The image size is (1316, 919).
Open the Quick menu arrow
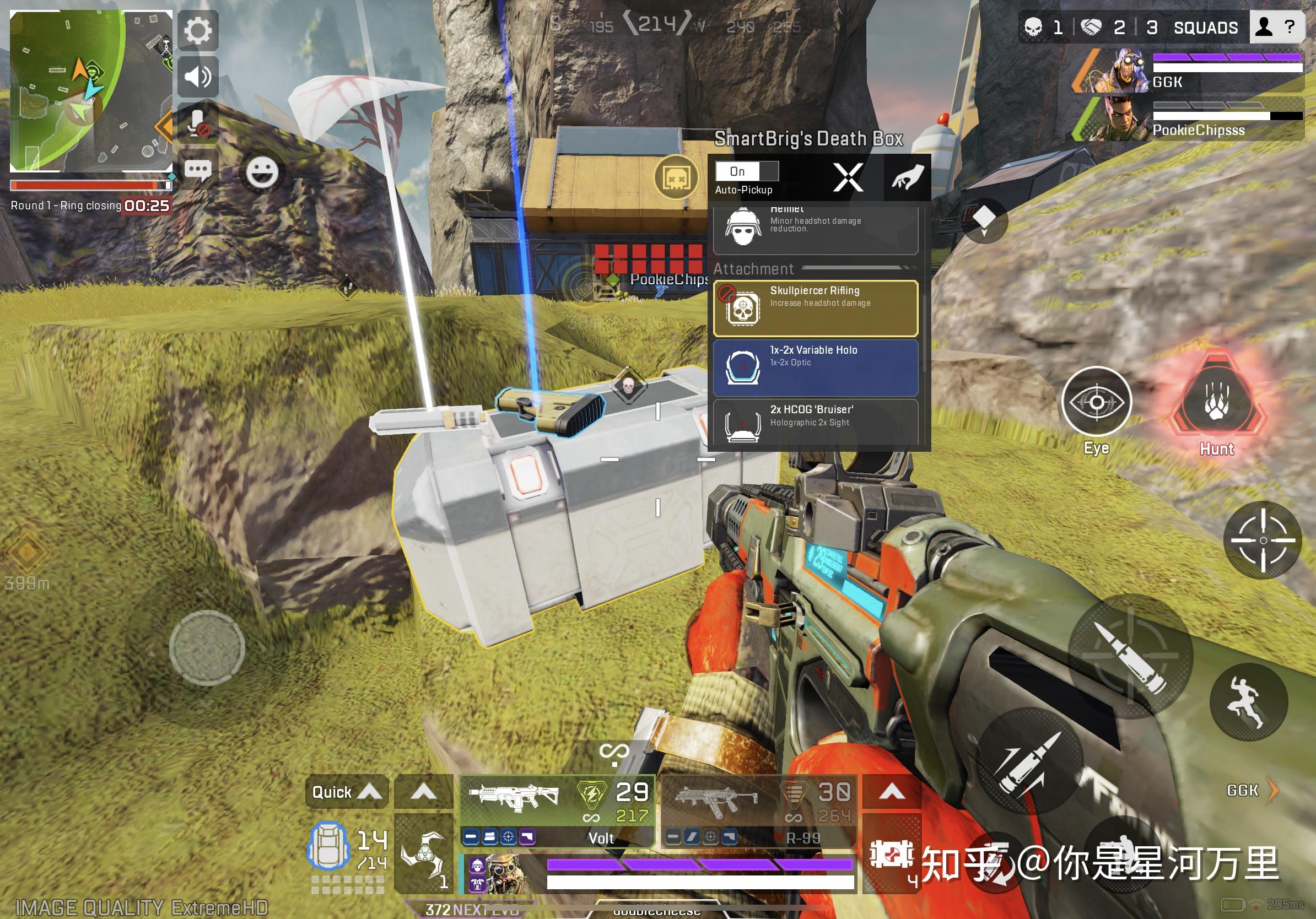coord(347,792)
